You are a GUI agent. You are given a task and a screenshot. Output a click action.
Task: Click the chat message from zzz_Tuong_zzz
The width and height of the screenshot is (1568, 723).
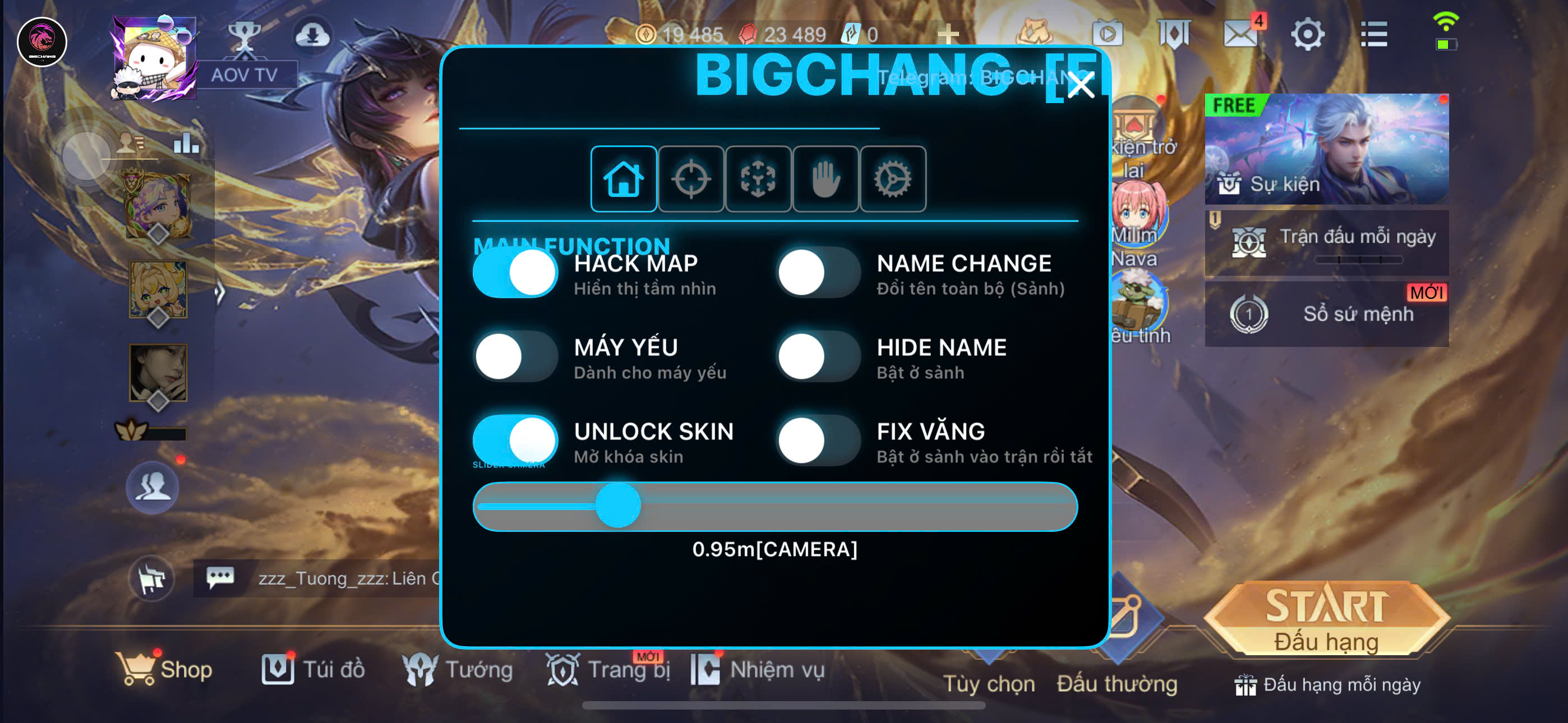[x=316, y=578]
